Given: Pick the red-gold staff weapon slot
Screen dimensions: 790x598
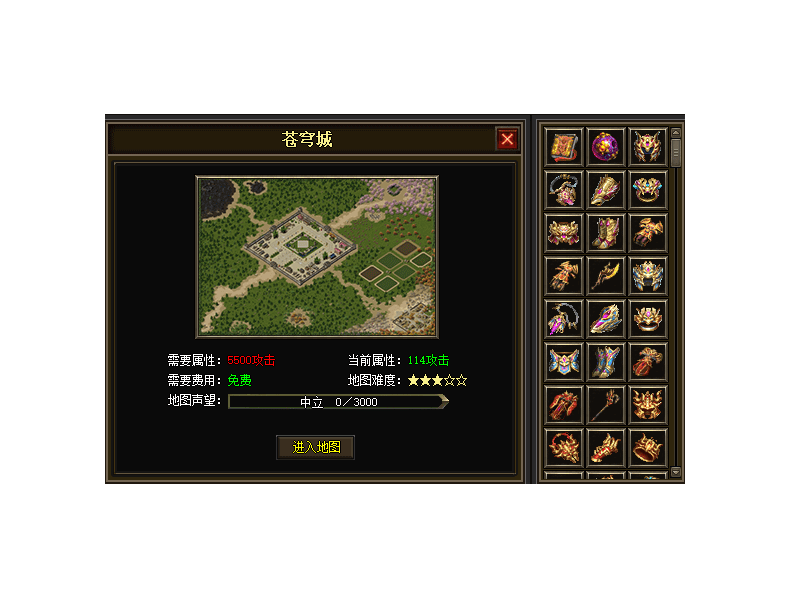Looking at the screenshot, I should [x=606, y=404].
